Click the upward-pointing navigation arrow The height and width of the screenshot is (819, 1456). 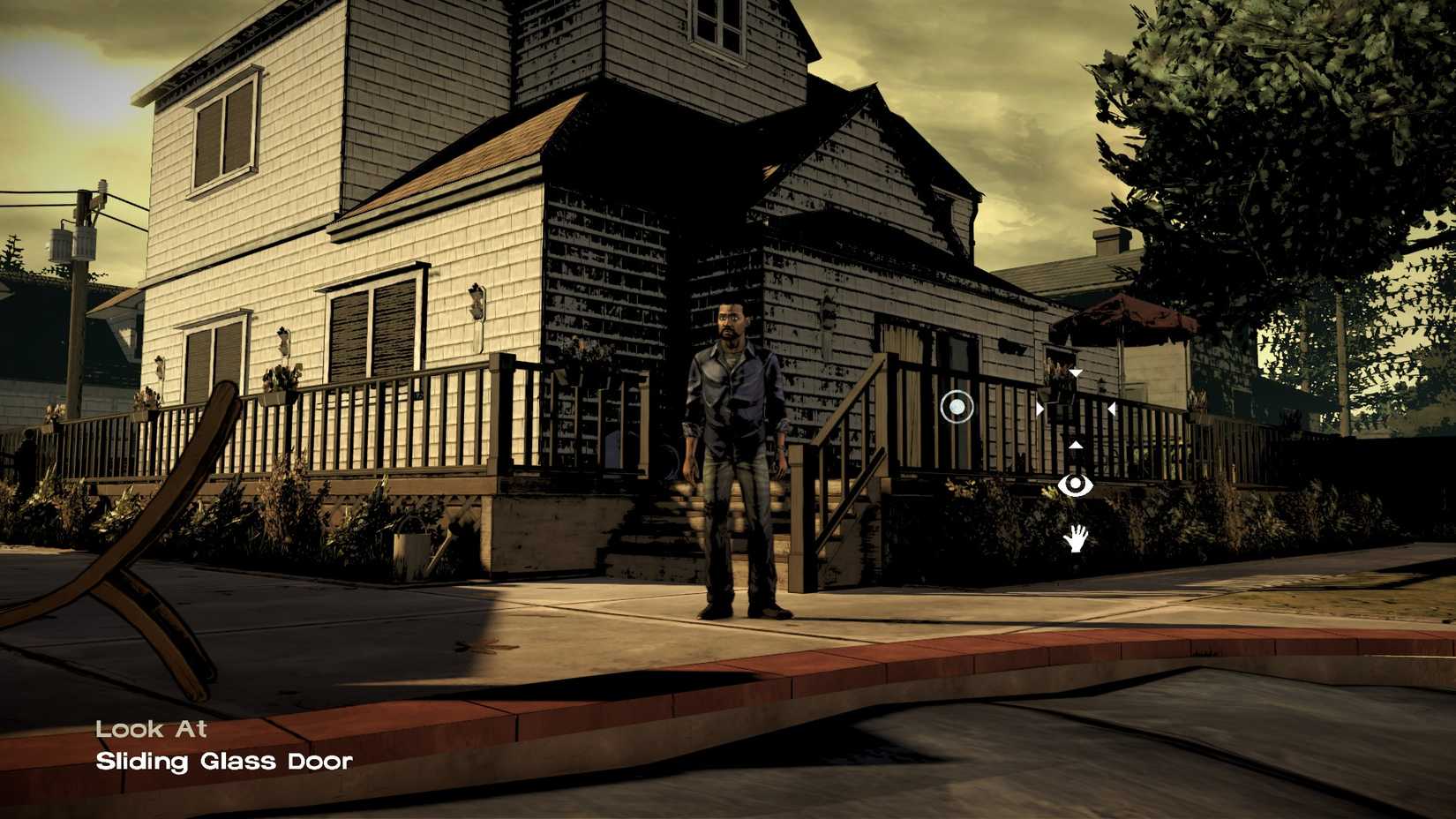coord(1076,446)
